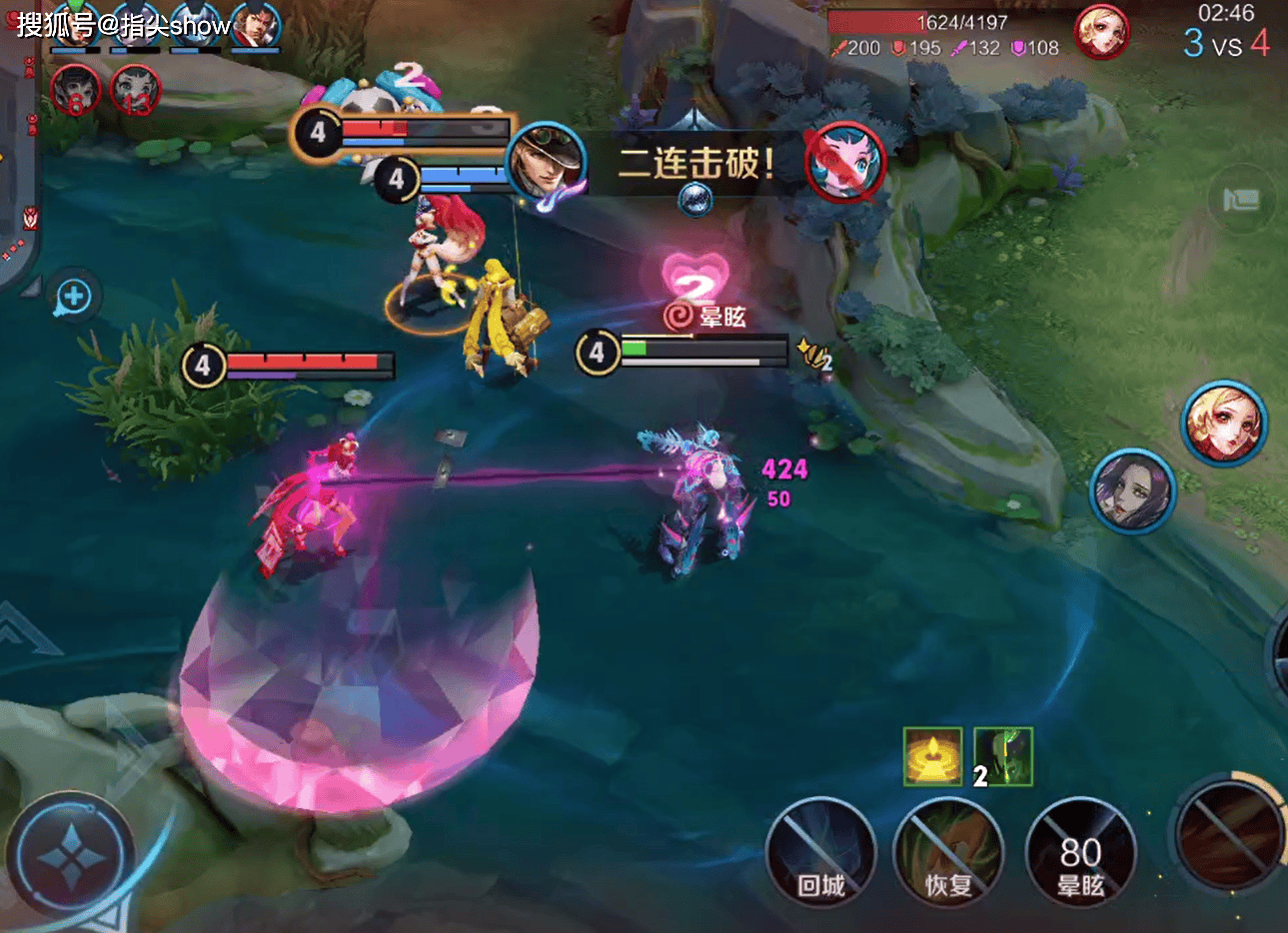Select the green item icon marked 2
The image size is (1288, 933).
pos(1003,756)
